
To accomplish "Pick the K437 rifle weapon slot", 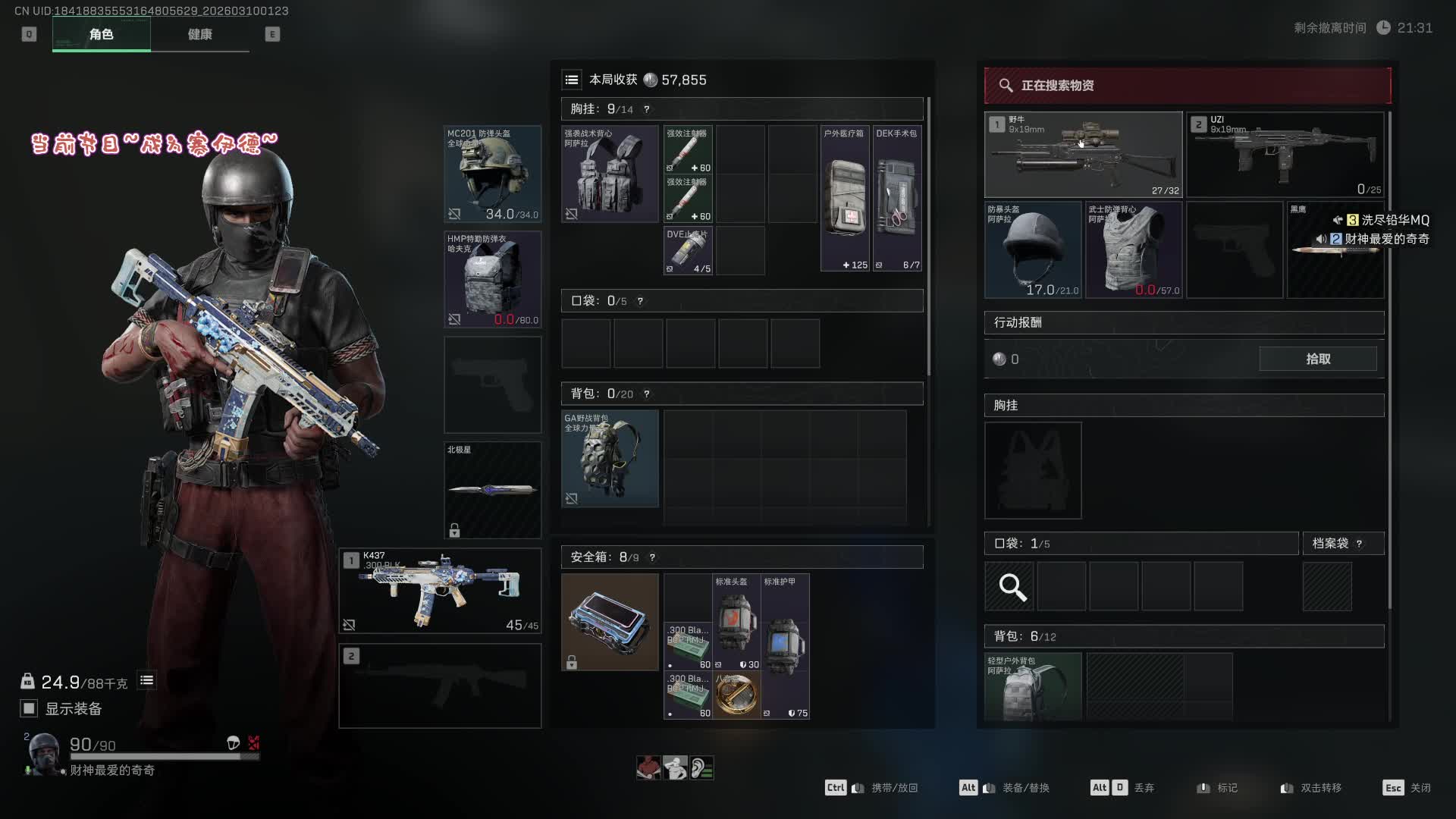I will (x=440, y=591).
